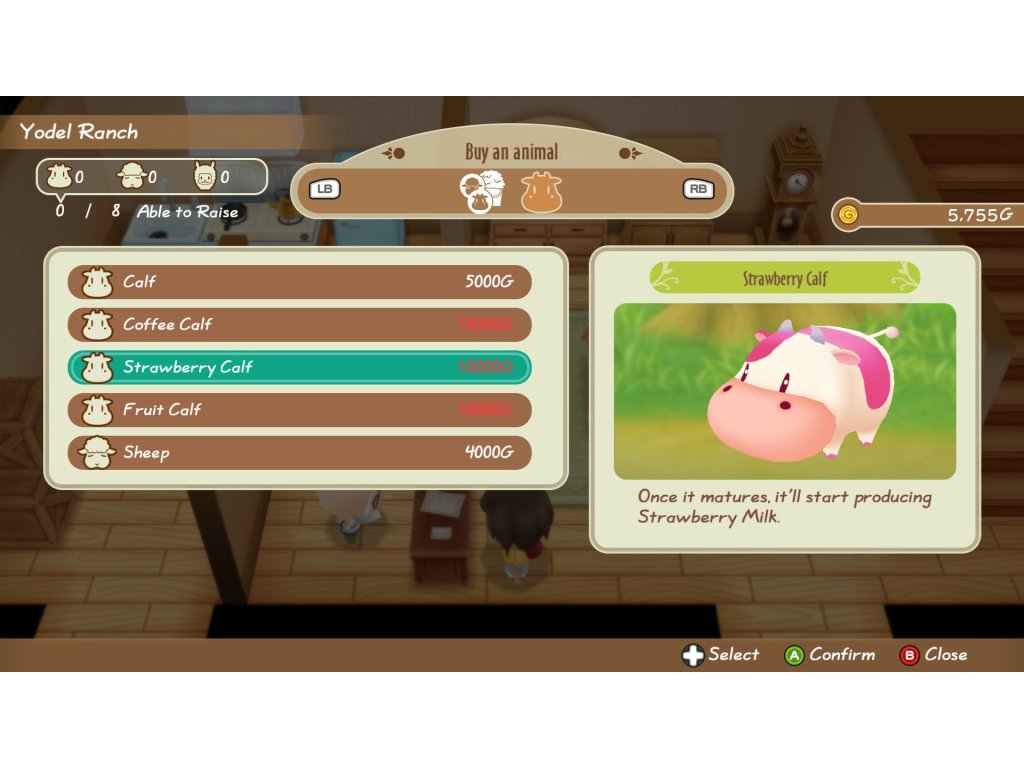Select the Calf for 5000G
The width and height of the screenshot is (1024, 768).
pos(299,282)
